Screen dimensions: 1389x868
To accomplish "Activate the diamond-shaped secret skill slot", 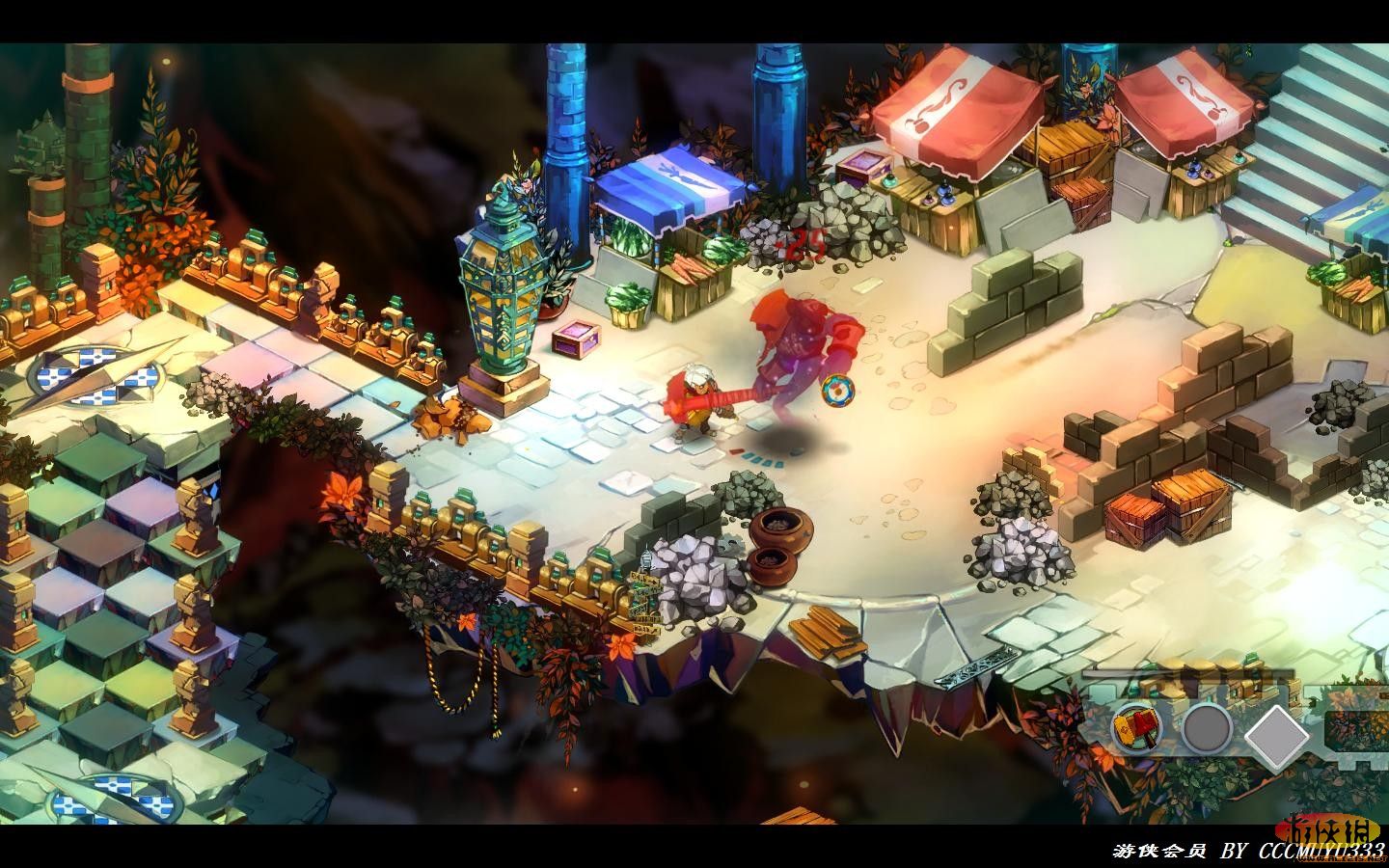I will pos(1277,735).
